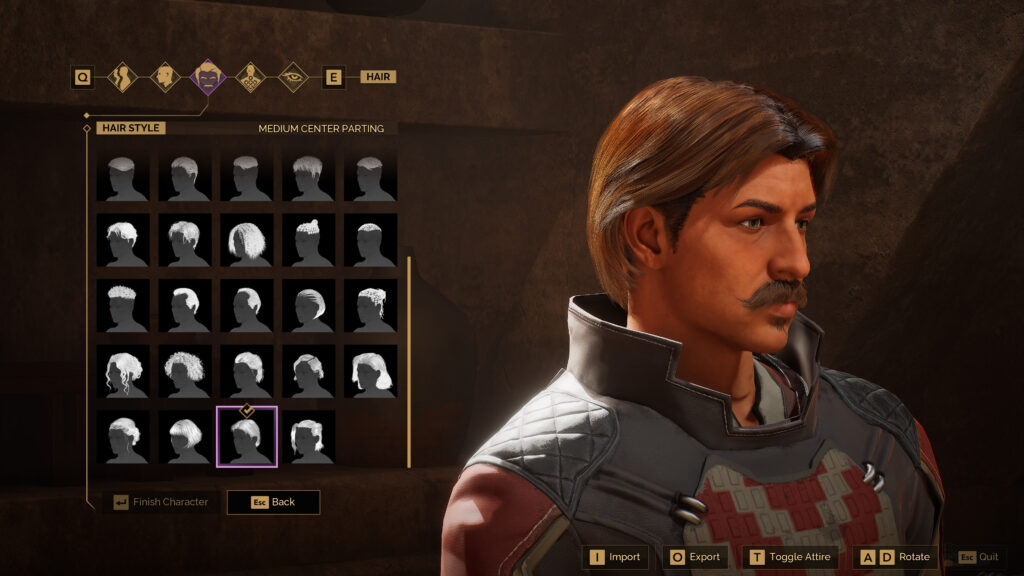1024x576 pixels.
Task: Click the hair style list scrollbar
Action: (x=408, y=361)
